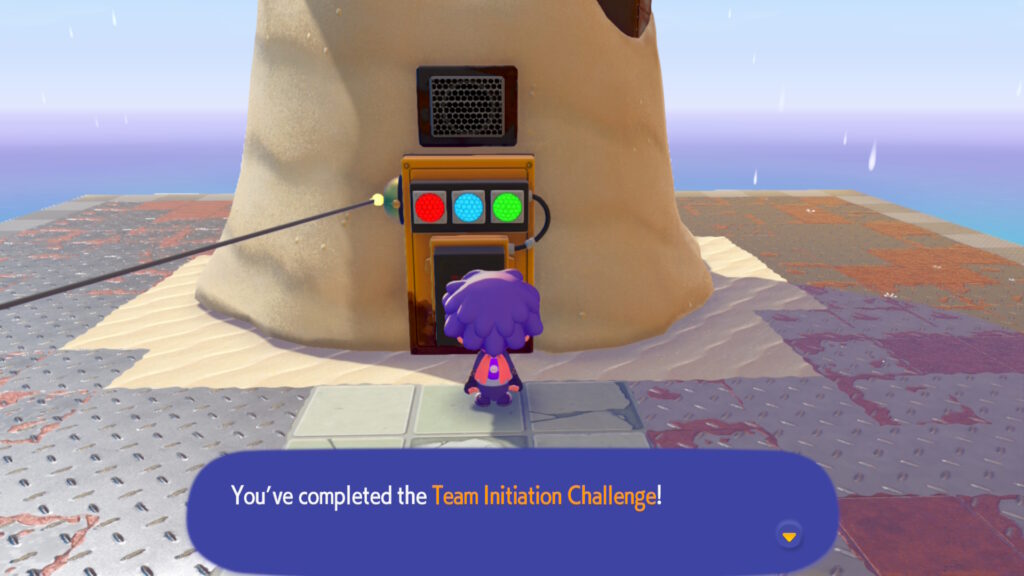Advance dialogue with the yellow arrow
Image resolution: width=1024 pixels, height=576 pixels.
(x=789, y=537)
